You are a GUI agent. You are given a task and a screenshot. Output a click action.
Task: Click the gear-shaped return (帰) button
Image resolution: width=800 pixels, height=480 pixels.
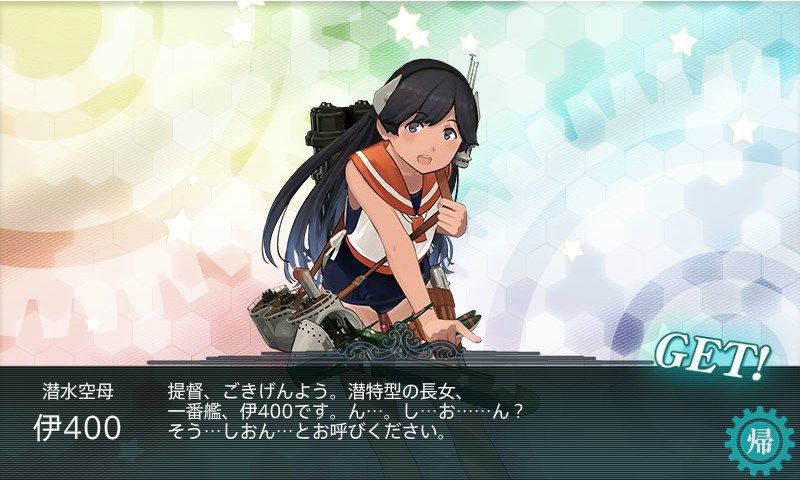click(754, 438)
